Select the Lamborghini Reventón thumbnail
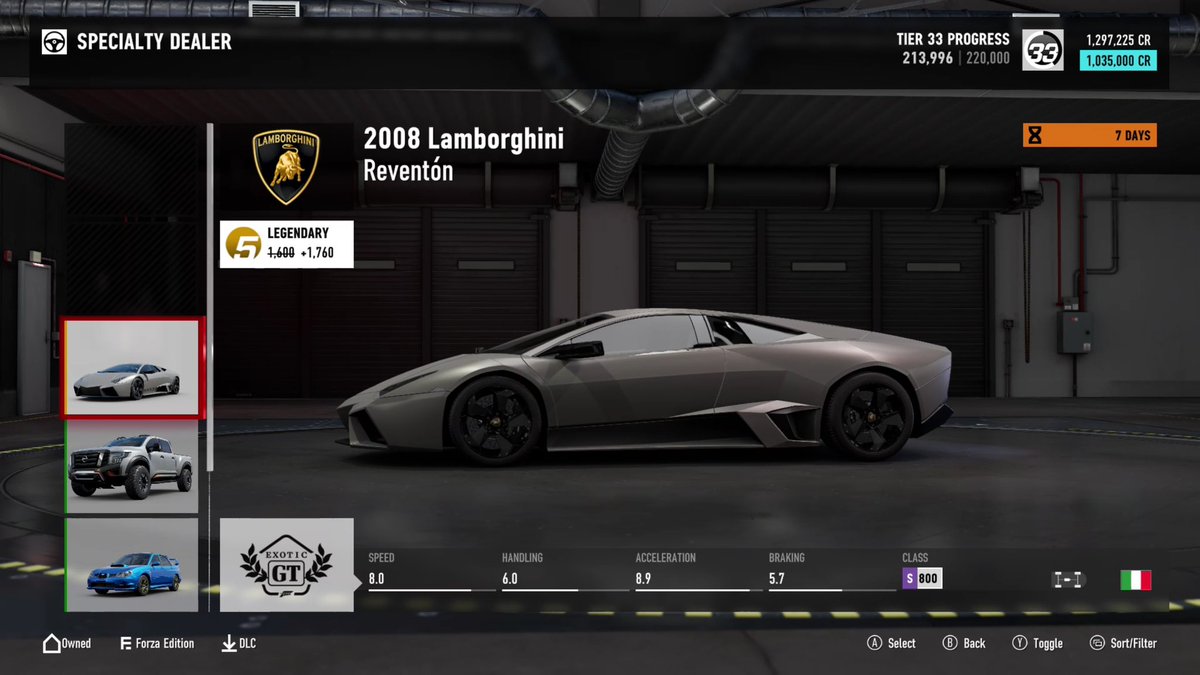The image size is (1200, 675). tap(132, 368)
